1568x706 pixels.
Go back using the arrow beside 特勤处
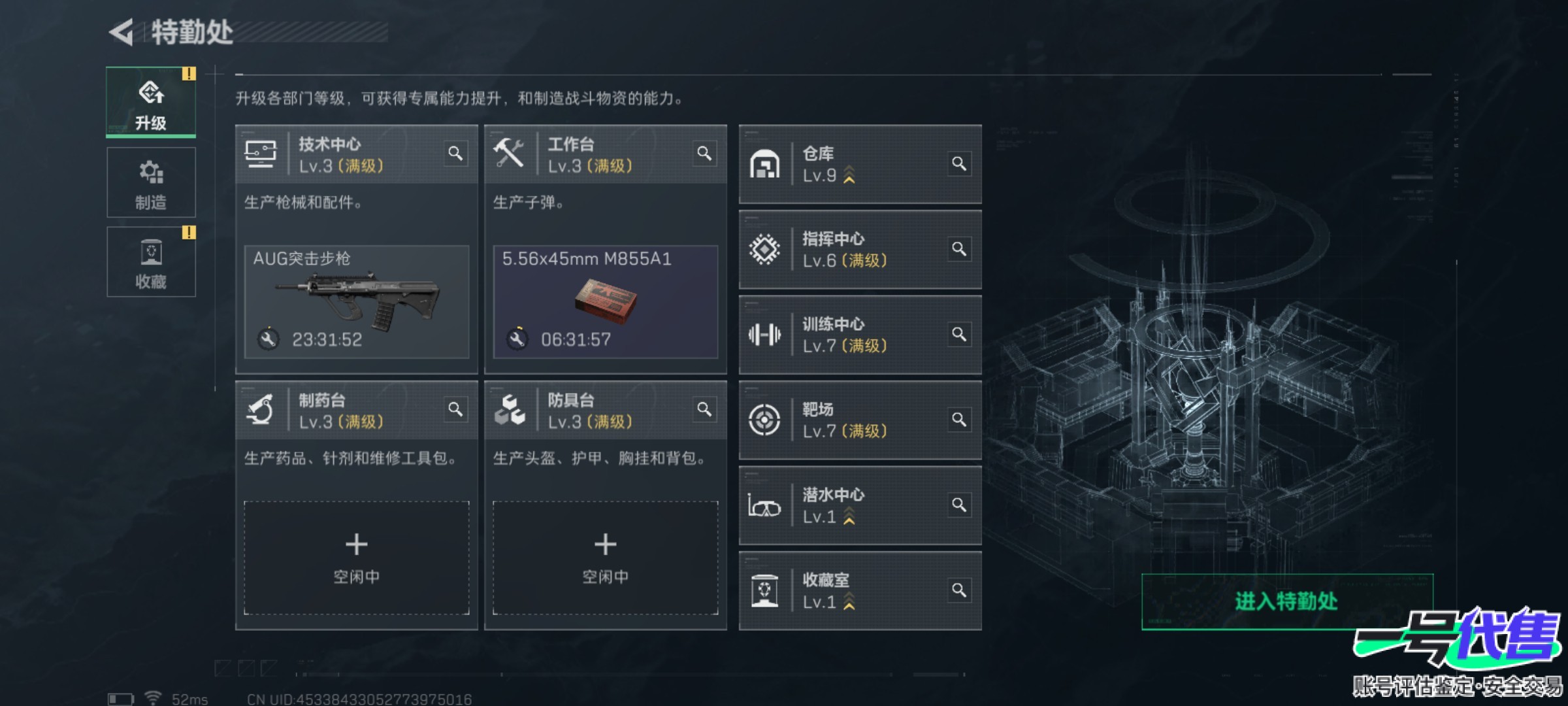(122, 33)
